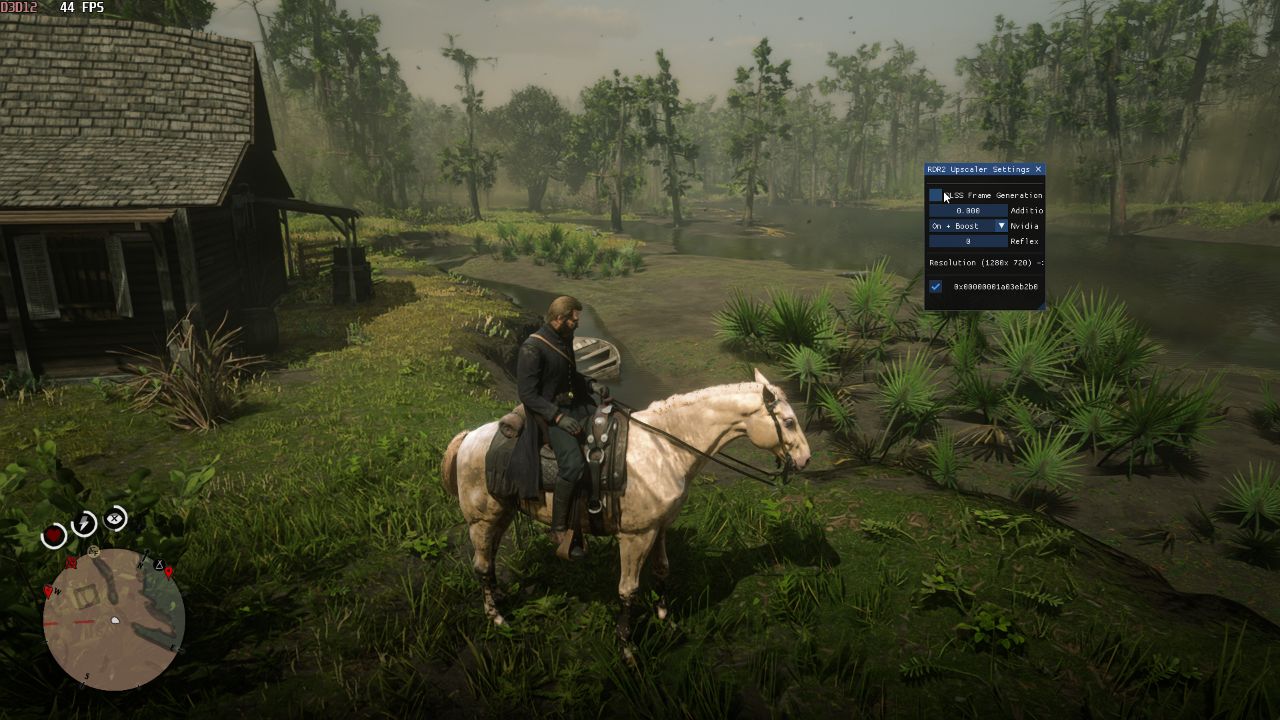1280x720 pixels.
Task: Select the Reflex value field showing 0
Action: (968, 241)
